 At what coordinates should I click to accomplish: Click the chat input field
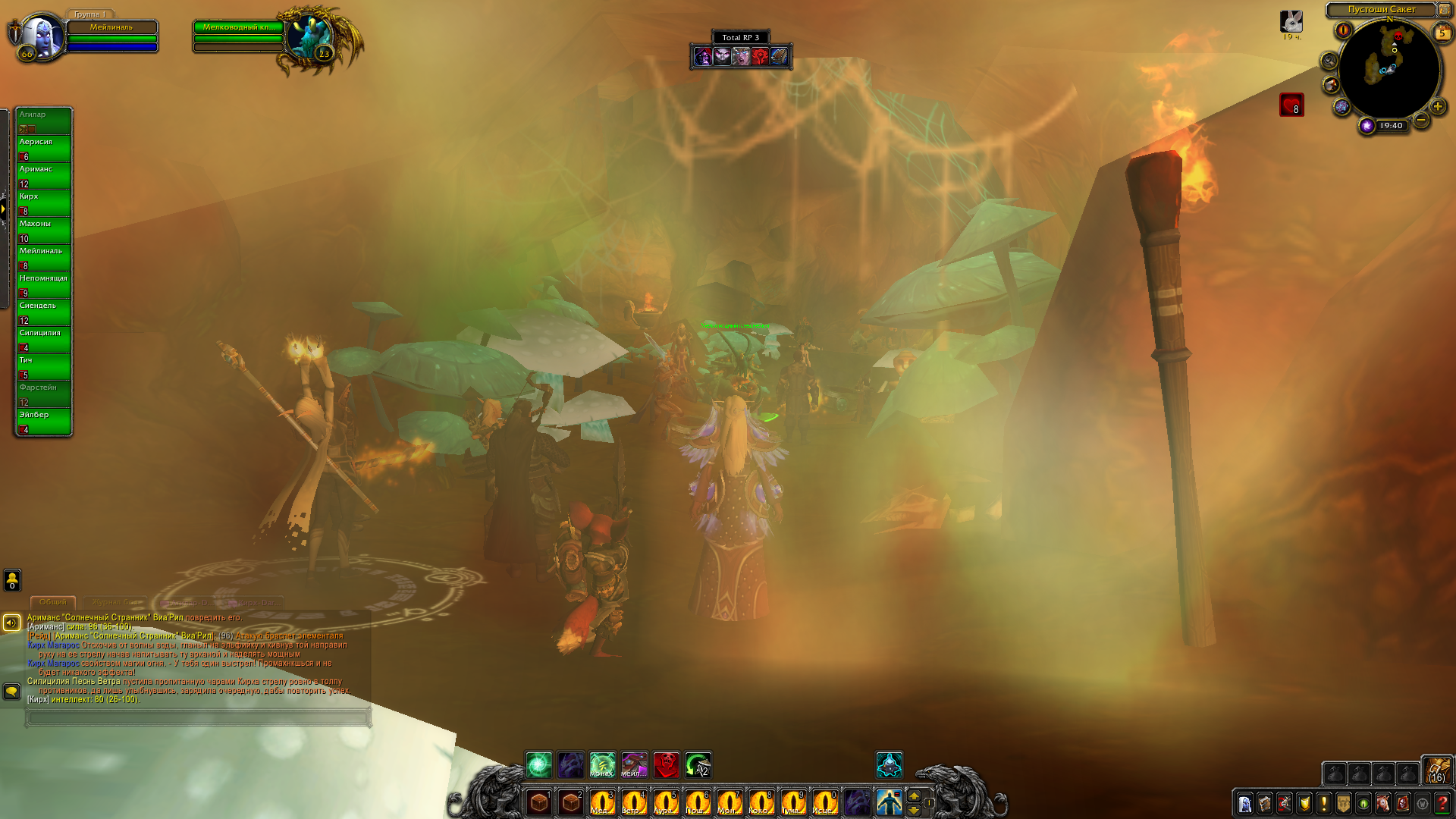(198, 717)
